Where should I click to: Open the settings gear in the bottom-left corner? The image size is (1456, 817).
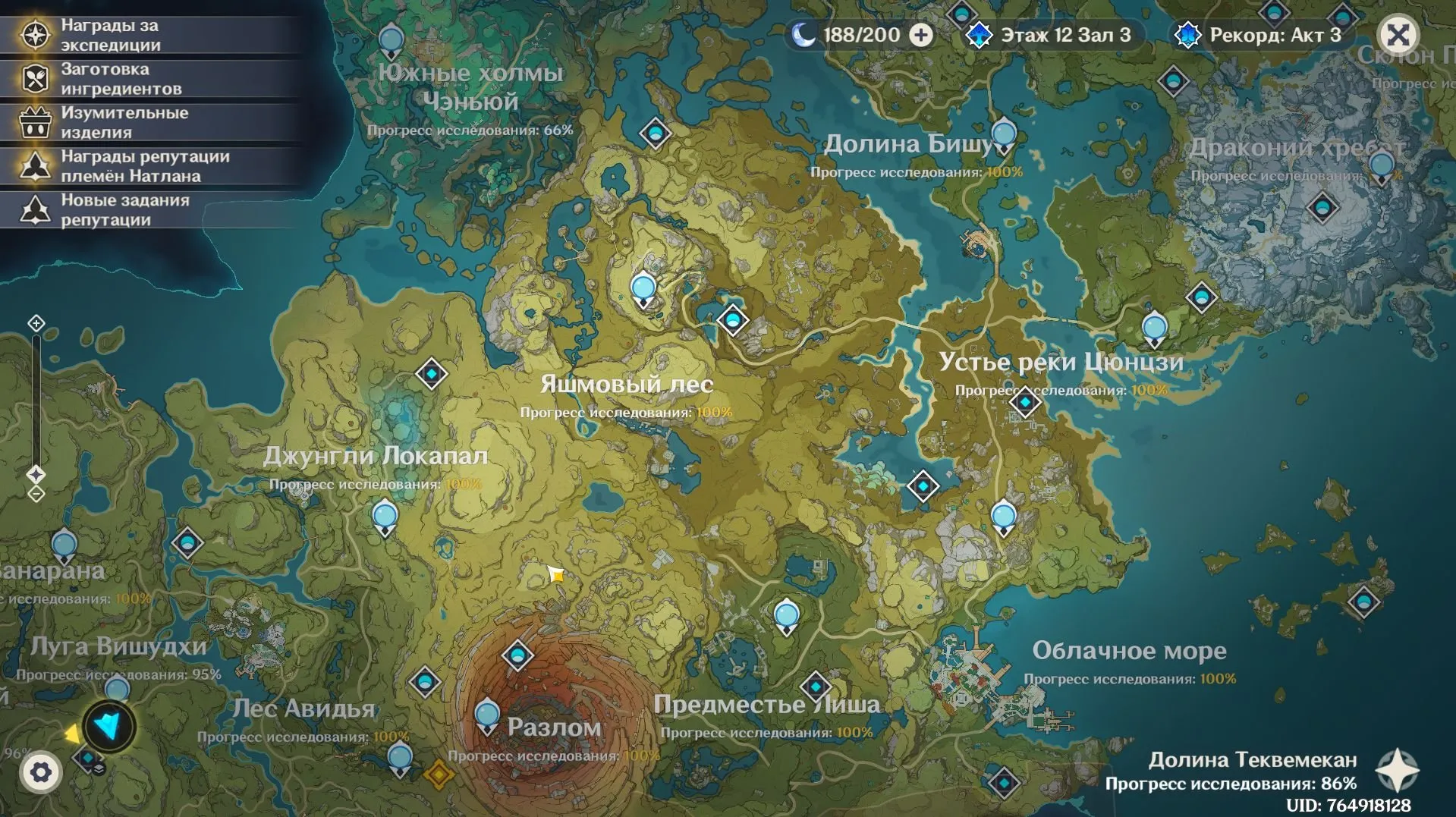[x=41, y=771]
